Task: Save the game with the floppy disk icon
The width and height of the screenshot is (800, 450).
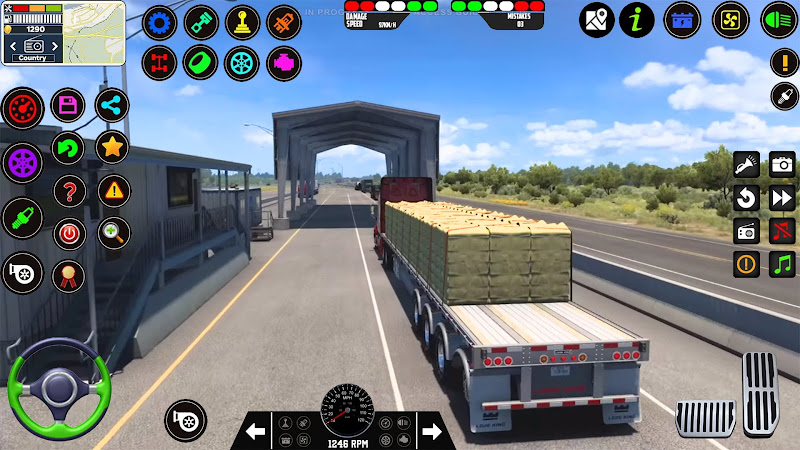Action: 68,105
